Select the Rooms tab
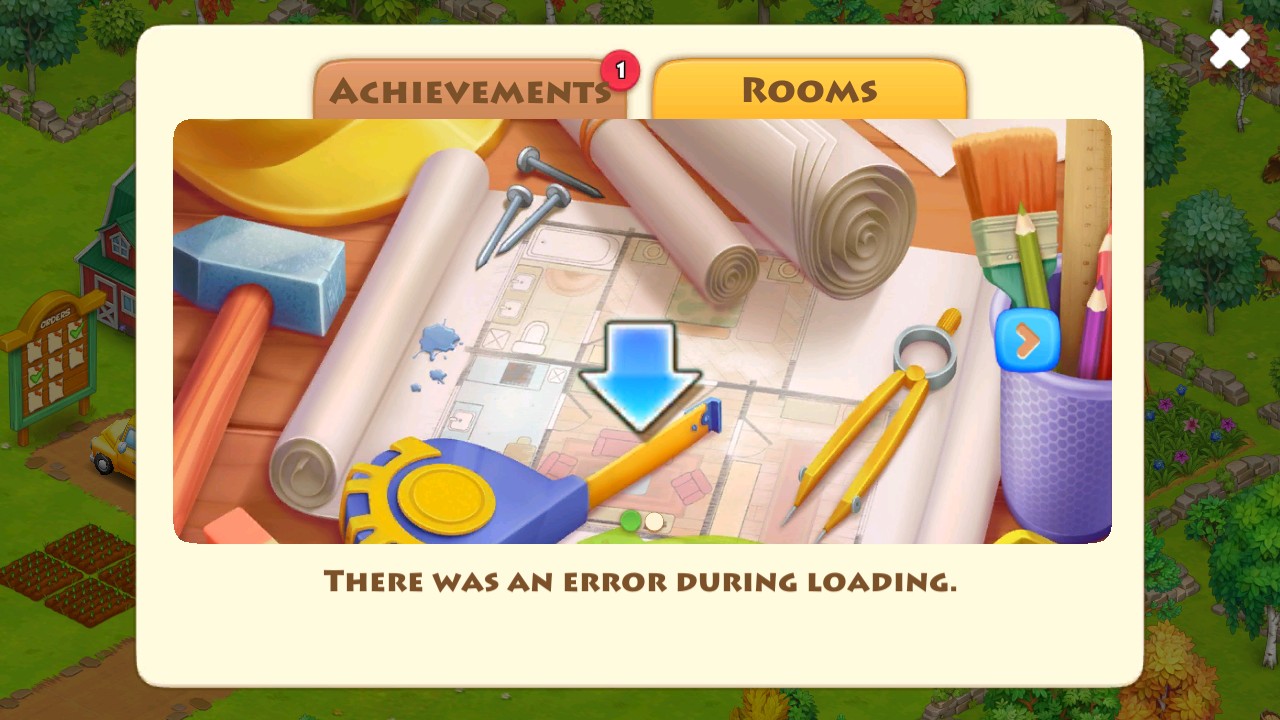This screenshot has height=720, width=1280. [809, 90]
